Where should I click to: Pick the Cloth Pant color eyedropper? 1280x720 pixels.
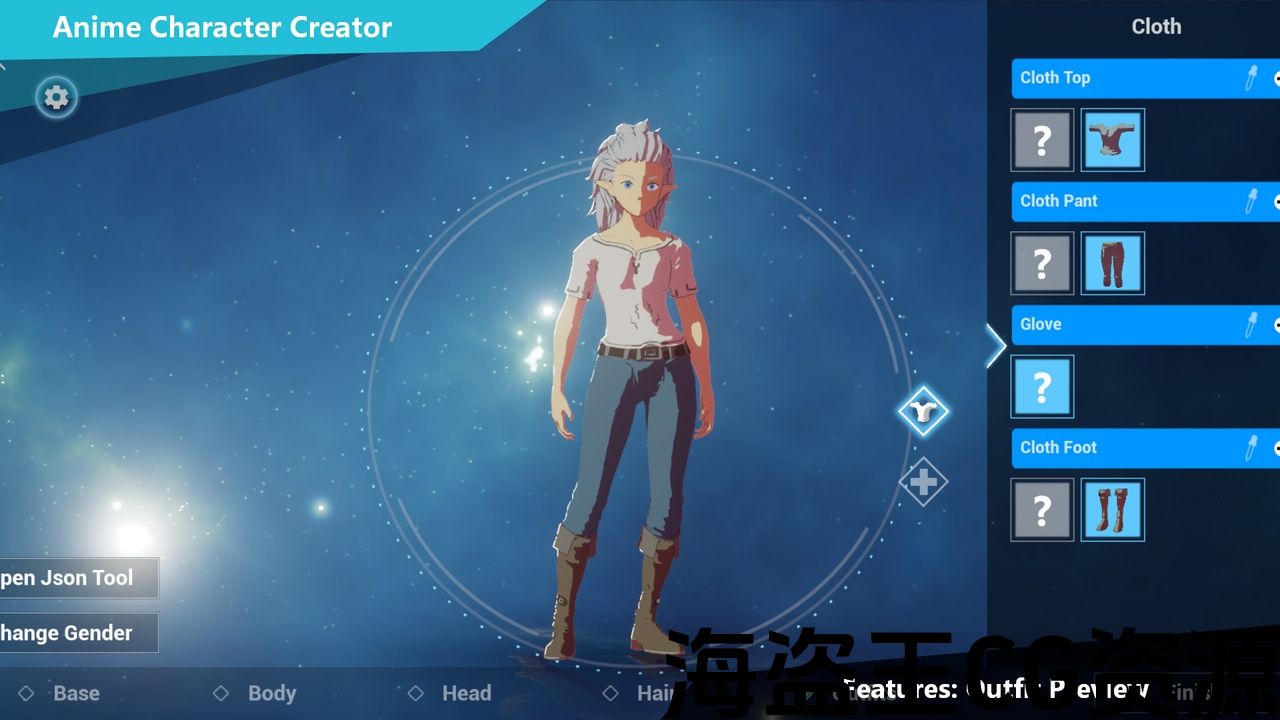(x=1250, y=201)
